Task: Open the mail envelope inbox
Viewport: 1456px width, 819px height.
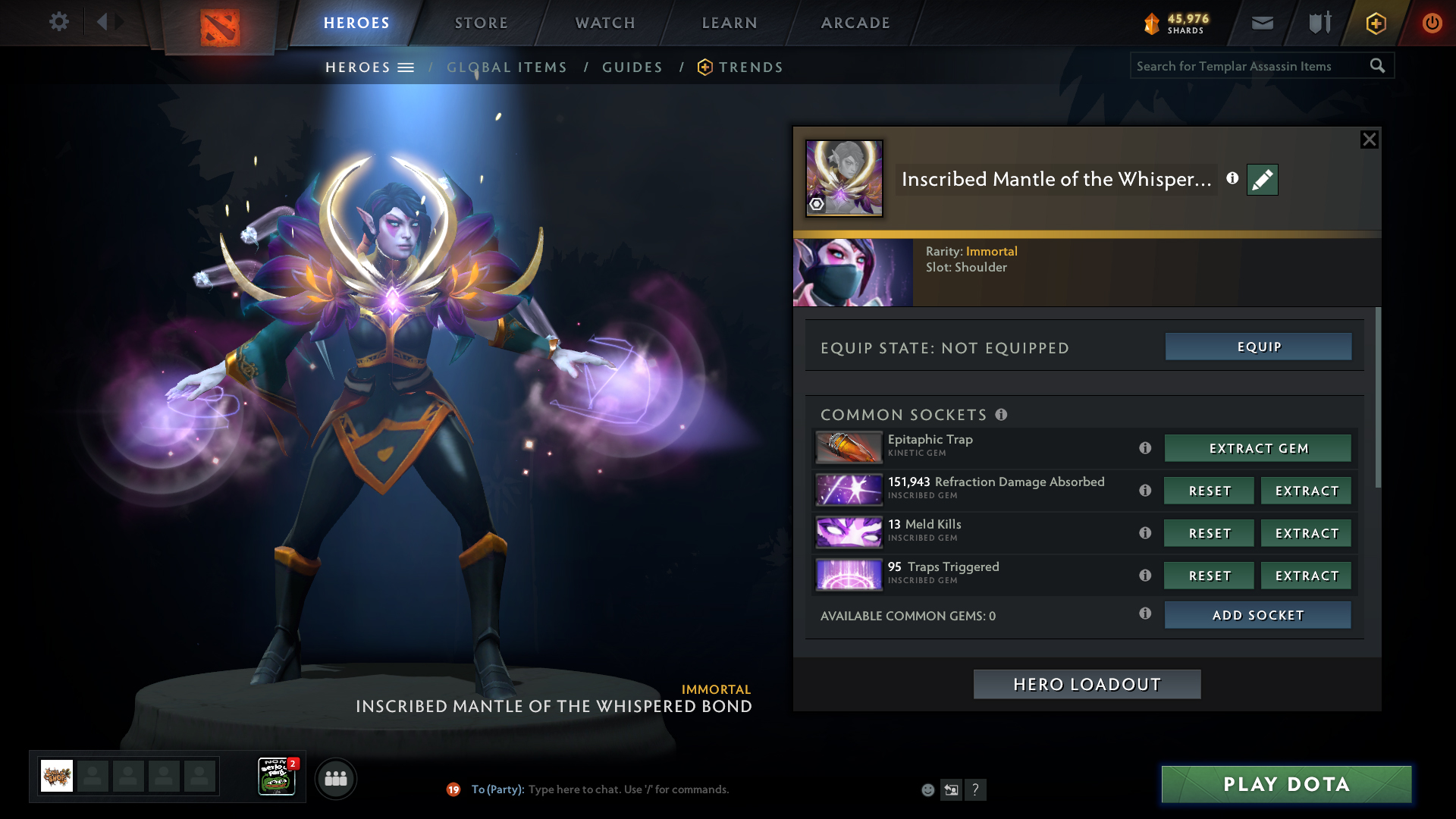Action: coord(1262,23)
